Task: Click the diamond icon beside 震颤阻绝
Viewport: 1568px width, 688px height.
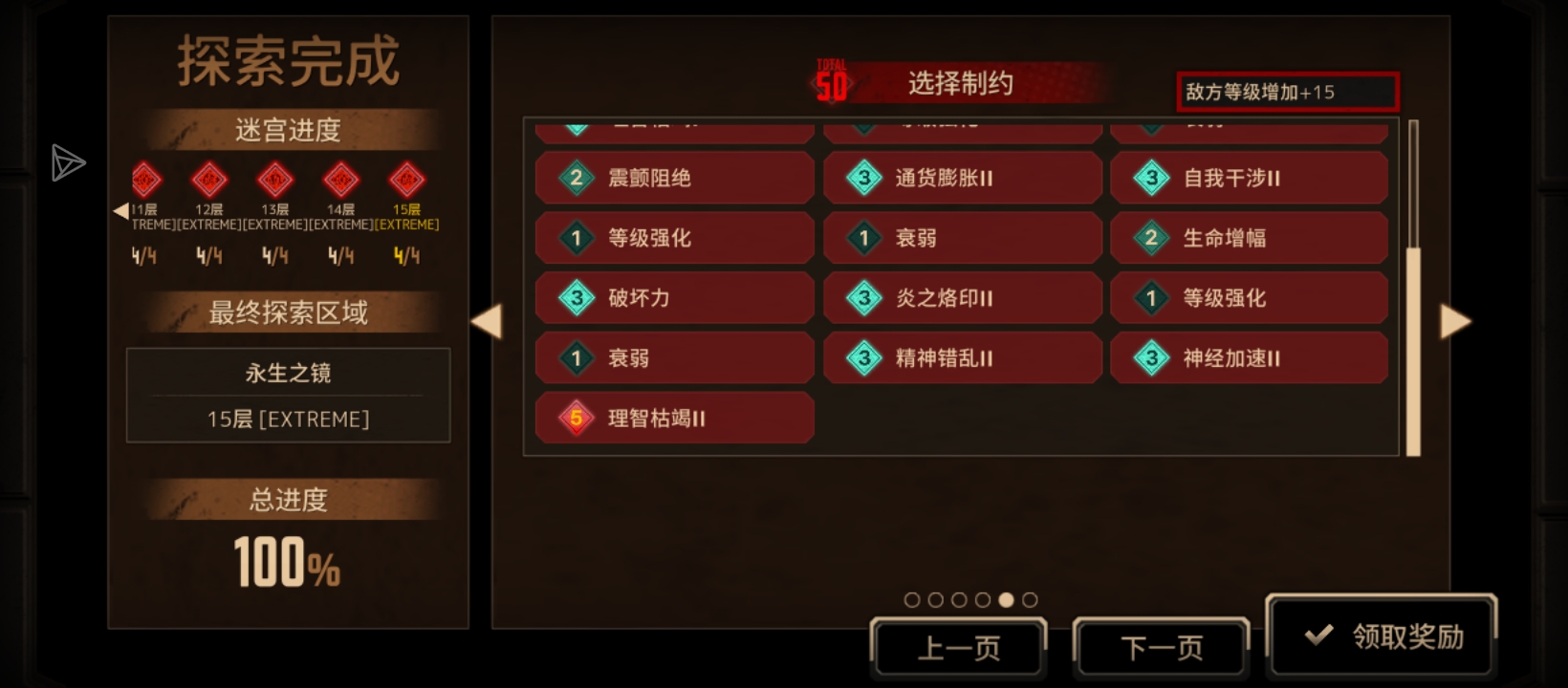Action: [x=575, y=178]
